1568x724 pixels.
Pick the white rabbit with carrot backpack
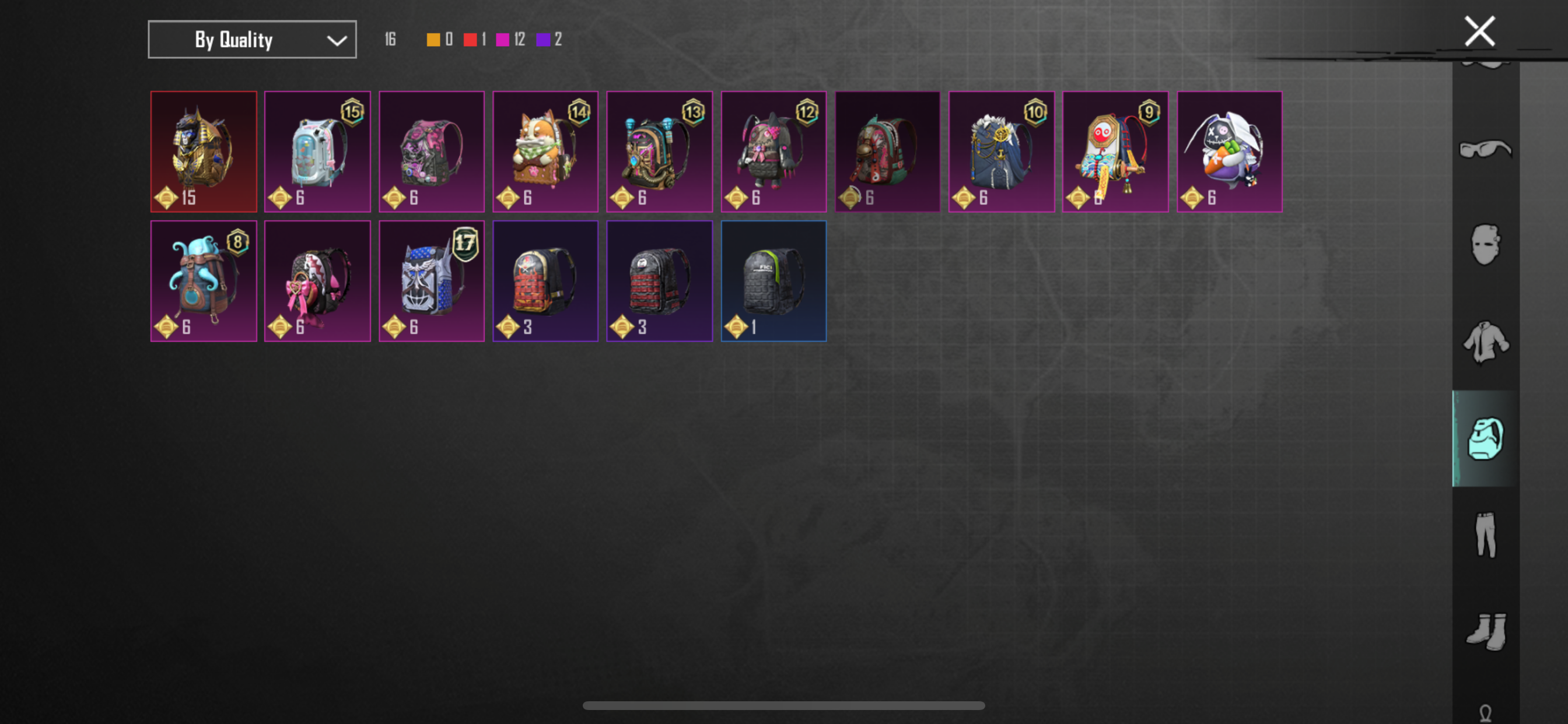pyautogui.click(x=1229, y=152)
